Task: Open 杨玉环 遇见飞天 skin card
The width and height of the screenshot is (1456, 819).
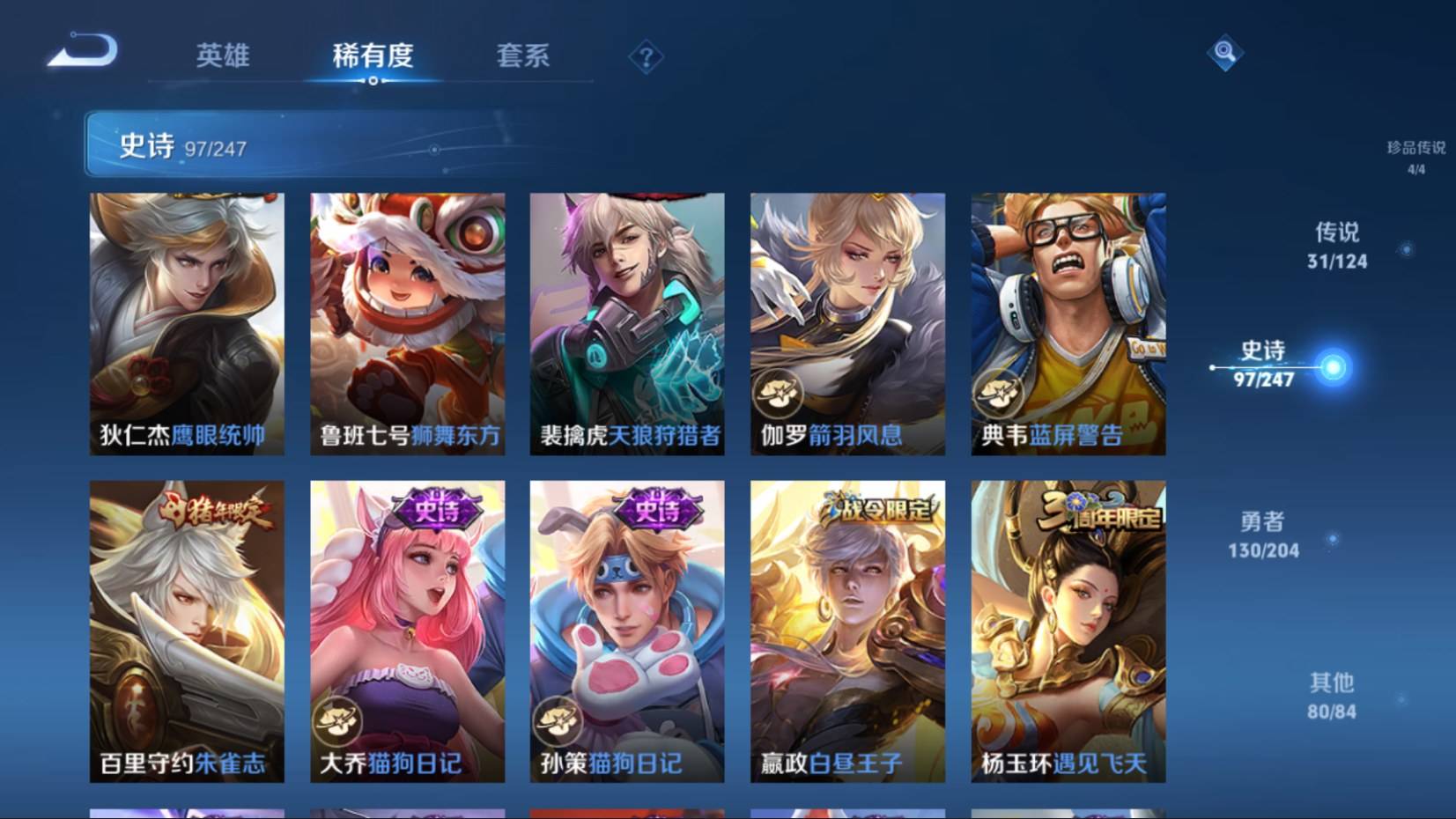Action: [1068, 631]
